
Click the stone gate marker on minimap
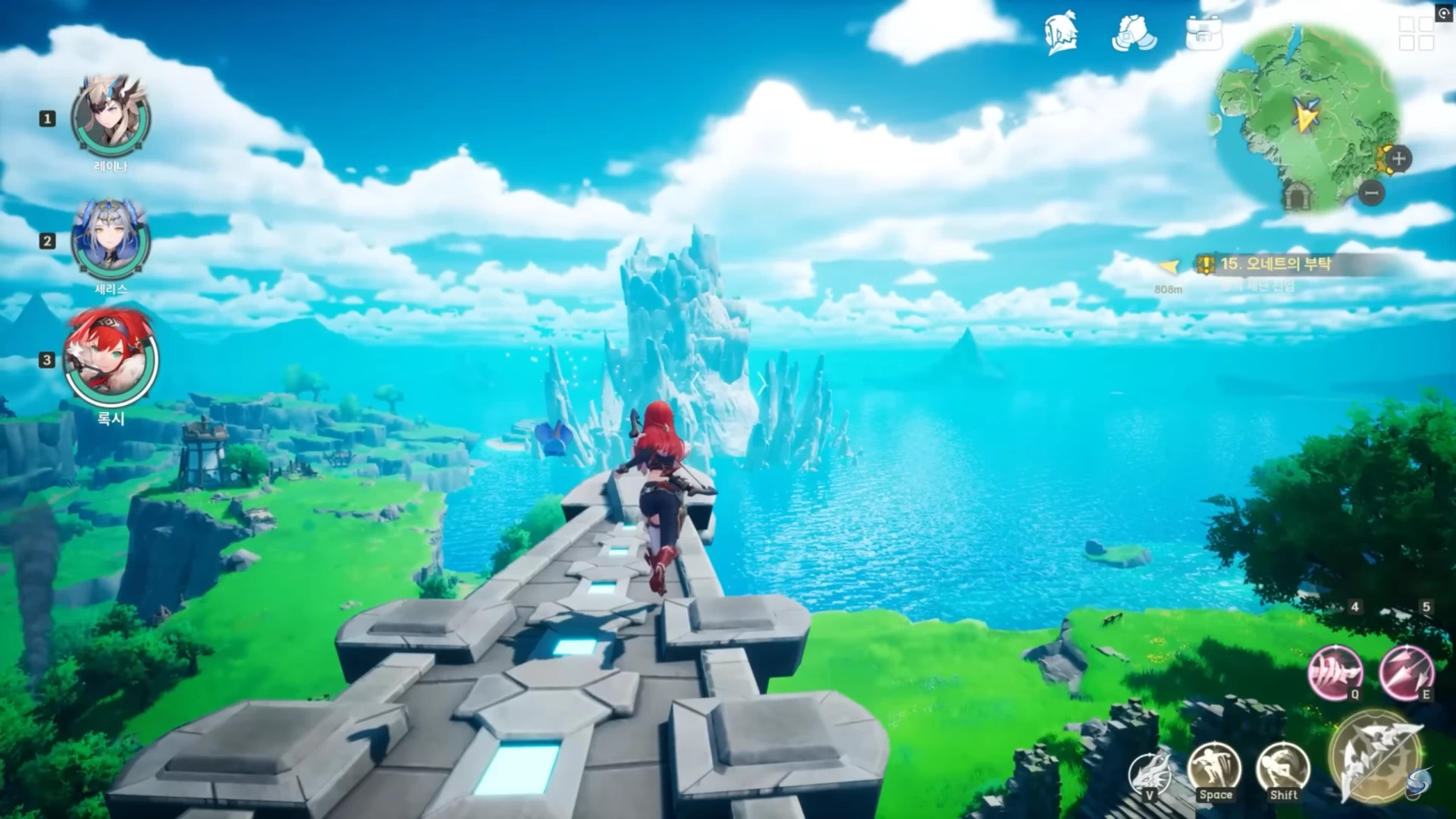pos(1298,196)
